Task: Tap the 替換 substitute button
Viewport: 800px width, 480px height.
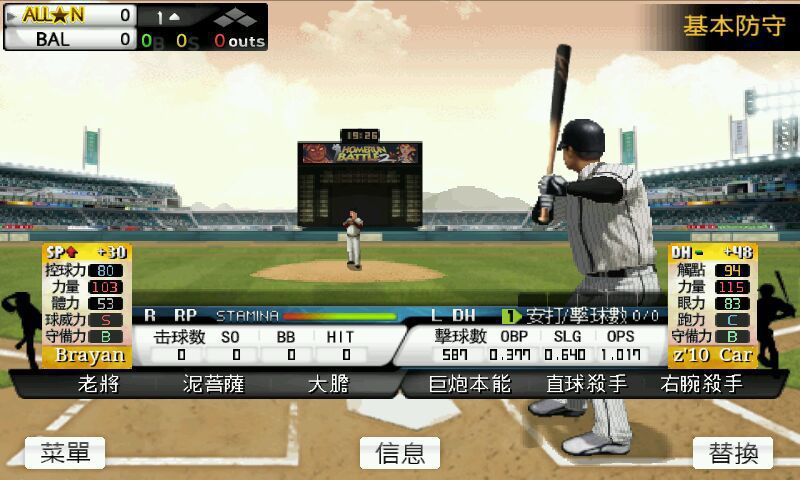Action: pos(733,453)
